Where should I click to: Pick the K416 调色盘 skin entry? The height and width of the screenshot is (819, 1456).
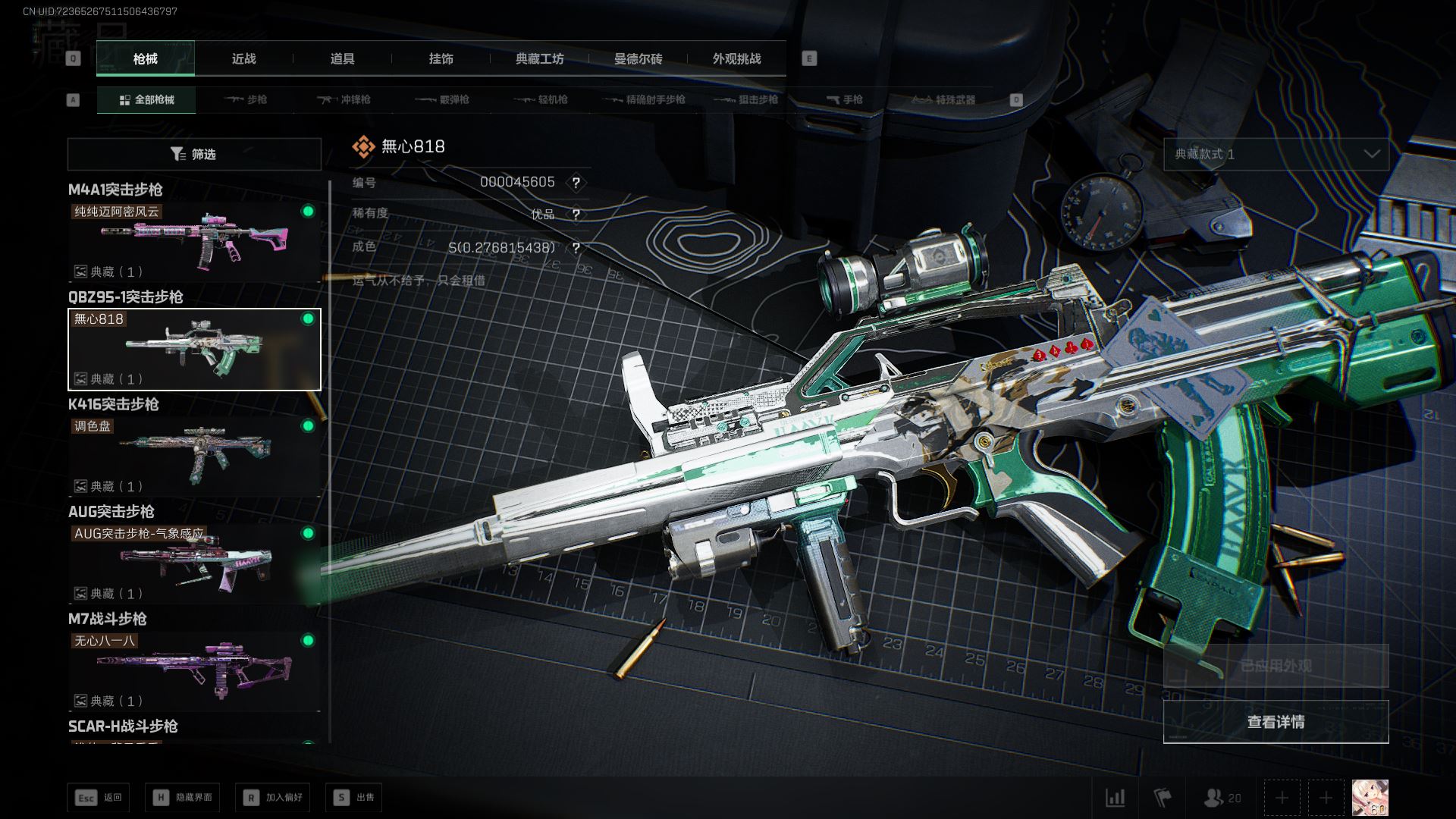(194, 456)
